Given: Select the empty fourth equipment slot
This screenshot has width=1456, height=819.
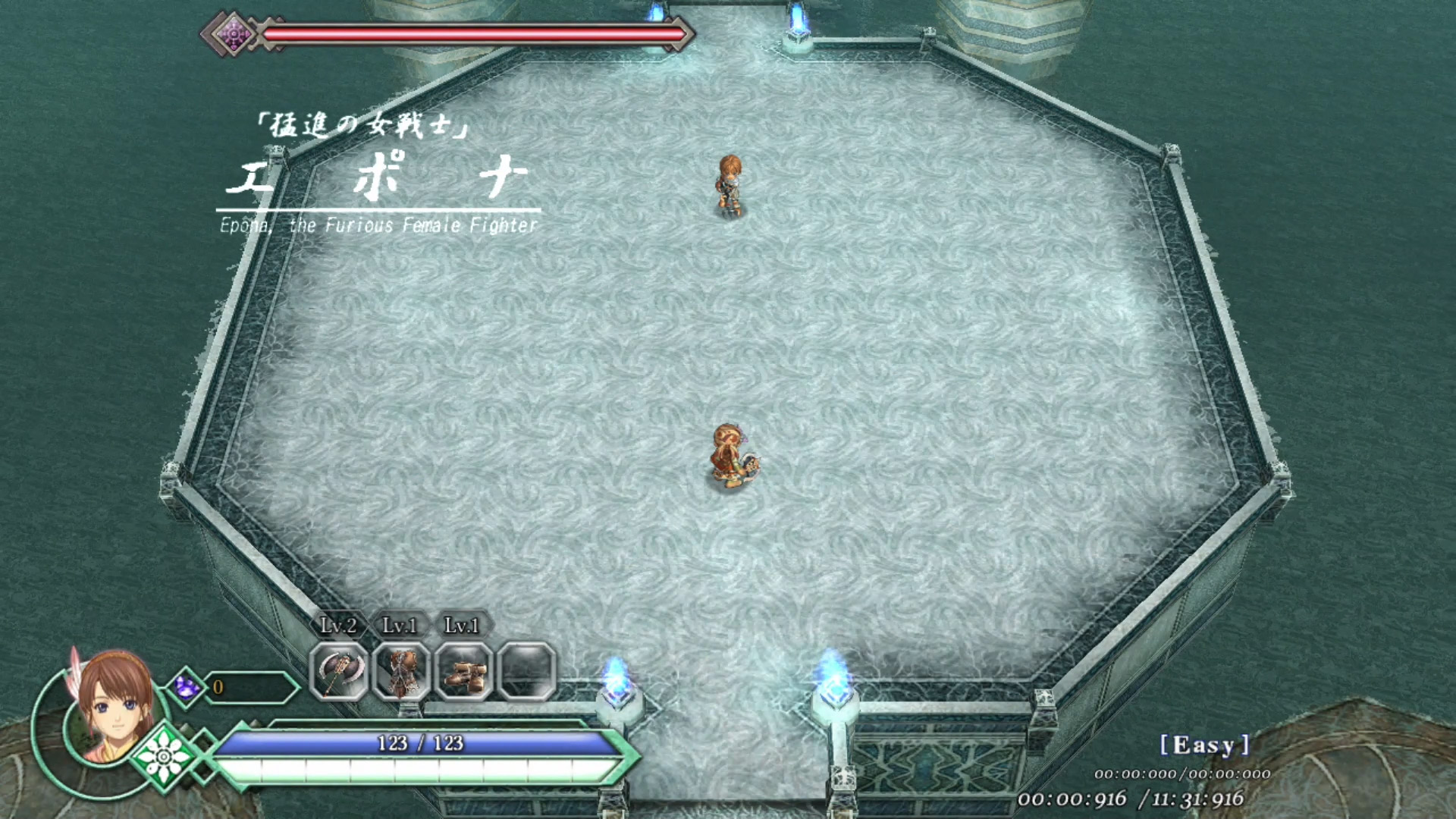Looking at the screenshot, I should pos(526,672).
